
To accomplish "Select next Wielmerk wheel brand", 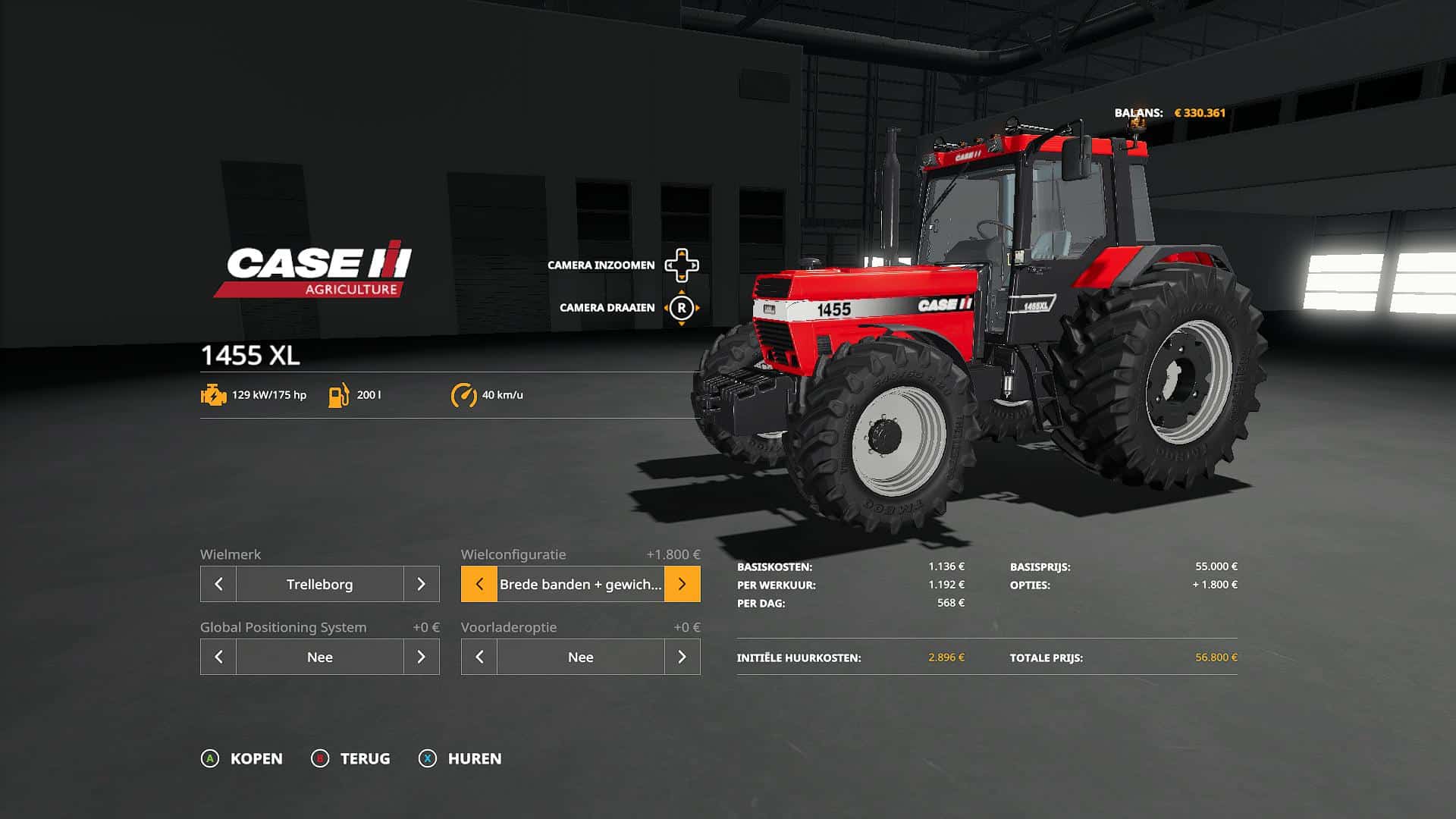I will pyautogui.click(x=421, y=584).
